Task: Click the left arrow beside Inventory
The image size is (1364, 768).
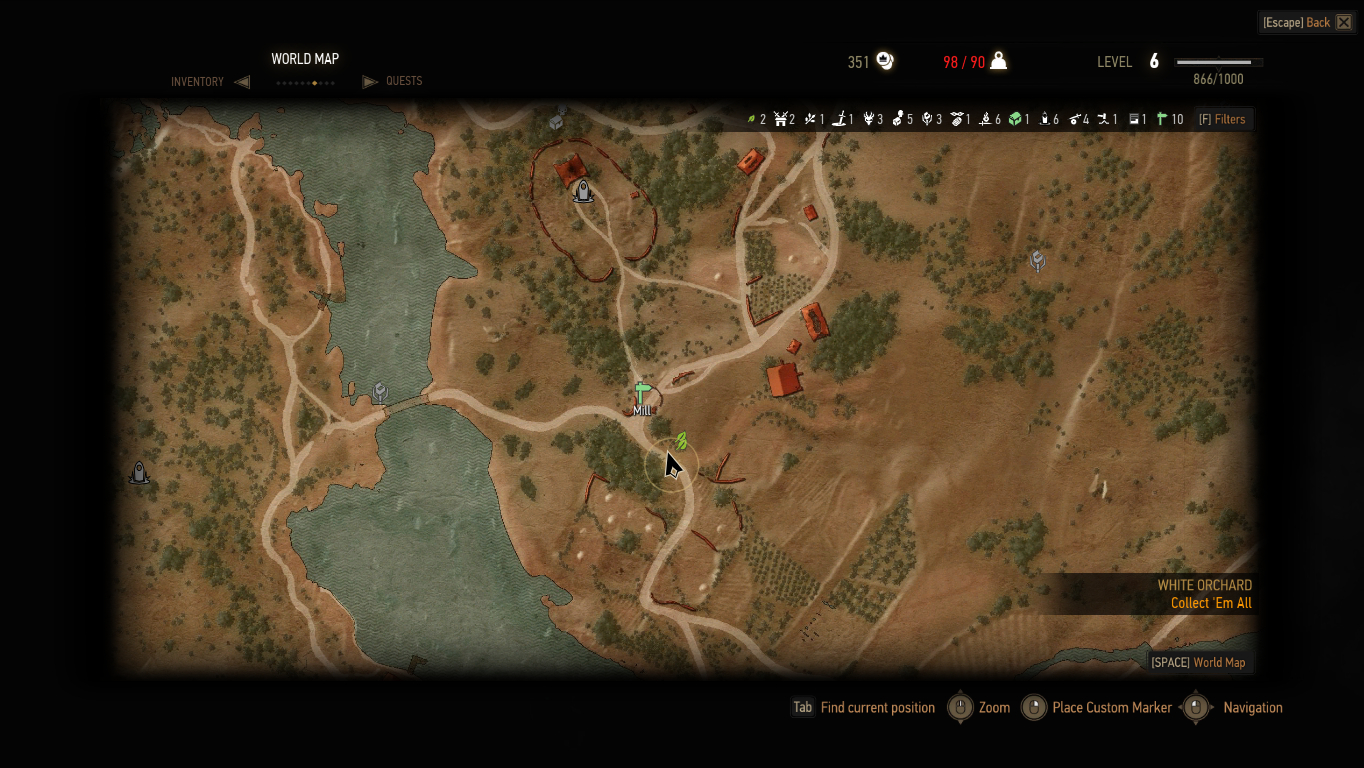Action: (242, 82)
